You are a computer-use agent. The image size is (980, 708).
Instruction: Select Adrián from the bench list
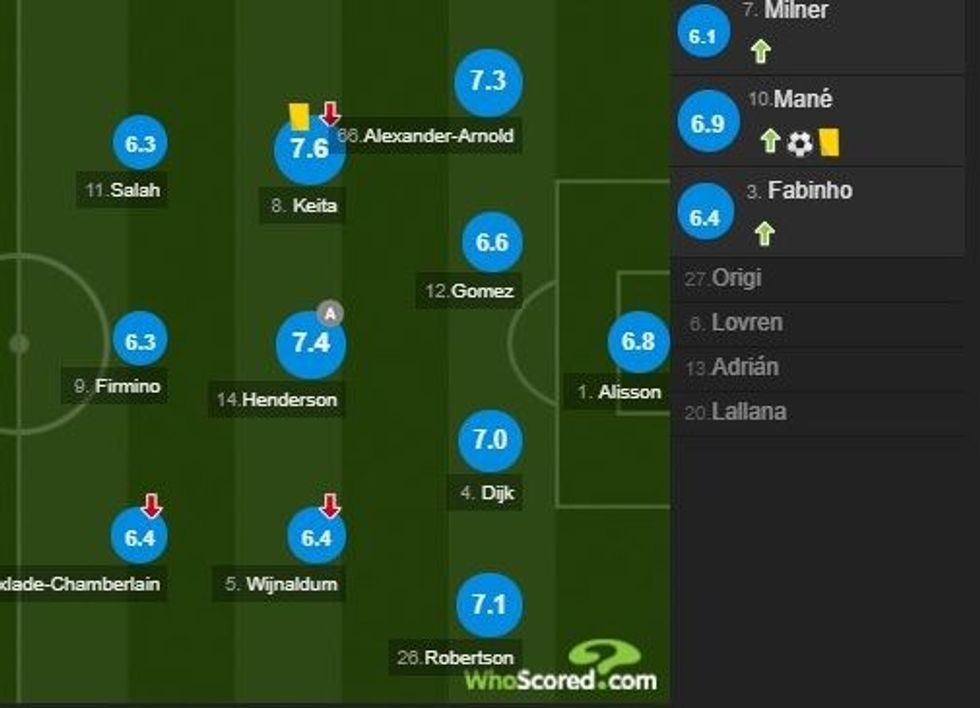click(744, 367)
